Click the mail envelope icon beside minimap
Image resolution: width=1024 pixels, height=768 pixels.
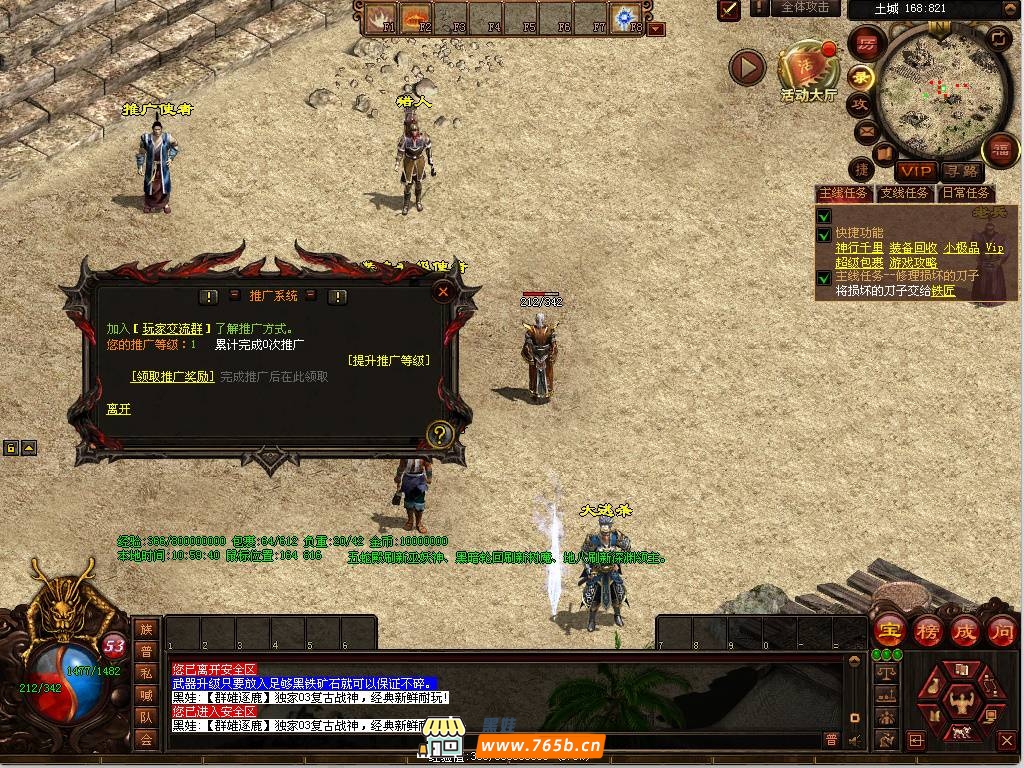pos(864,131)
